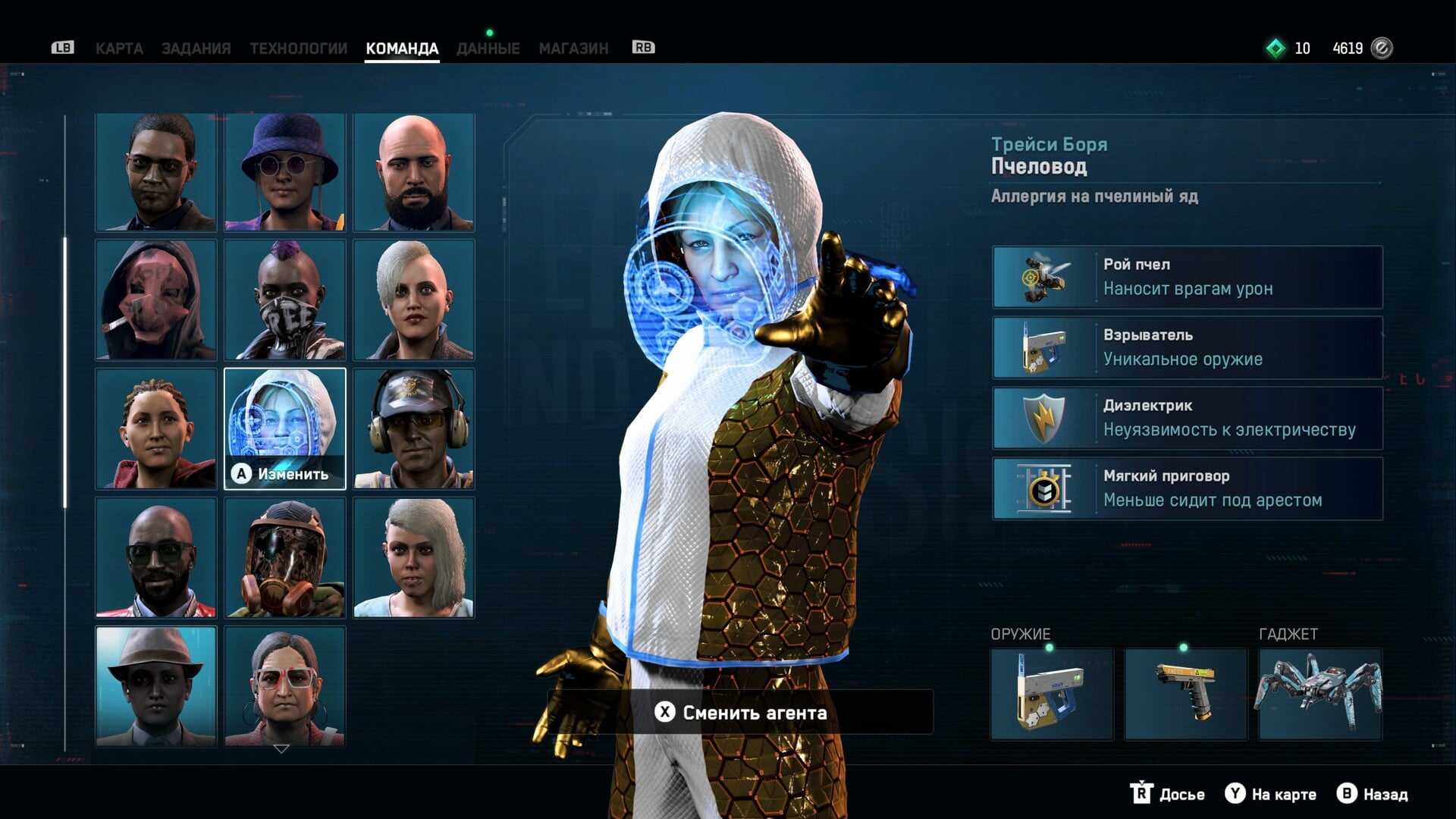Select the Взрыватель unique weapon perk

tap(1188, 347)
